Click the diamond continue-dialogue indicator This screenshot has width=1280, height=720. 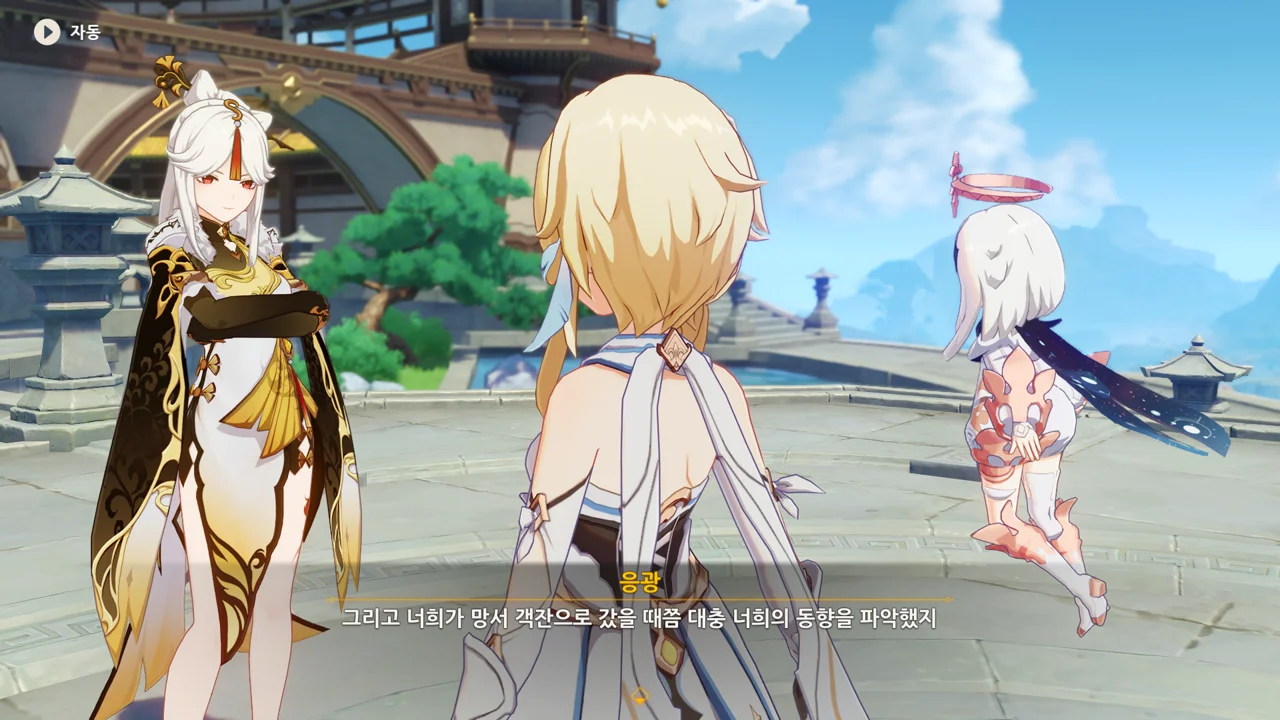[x=639, y=694]
